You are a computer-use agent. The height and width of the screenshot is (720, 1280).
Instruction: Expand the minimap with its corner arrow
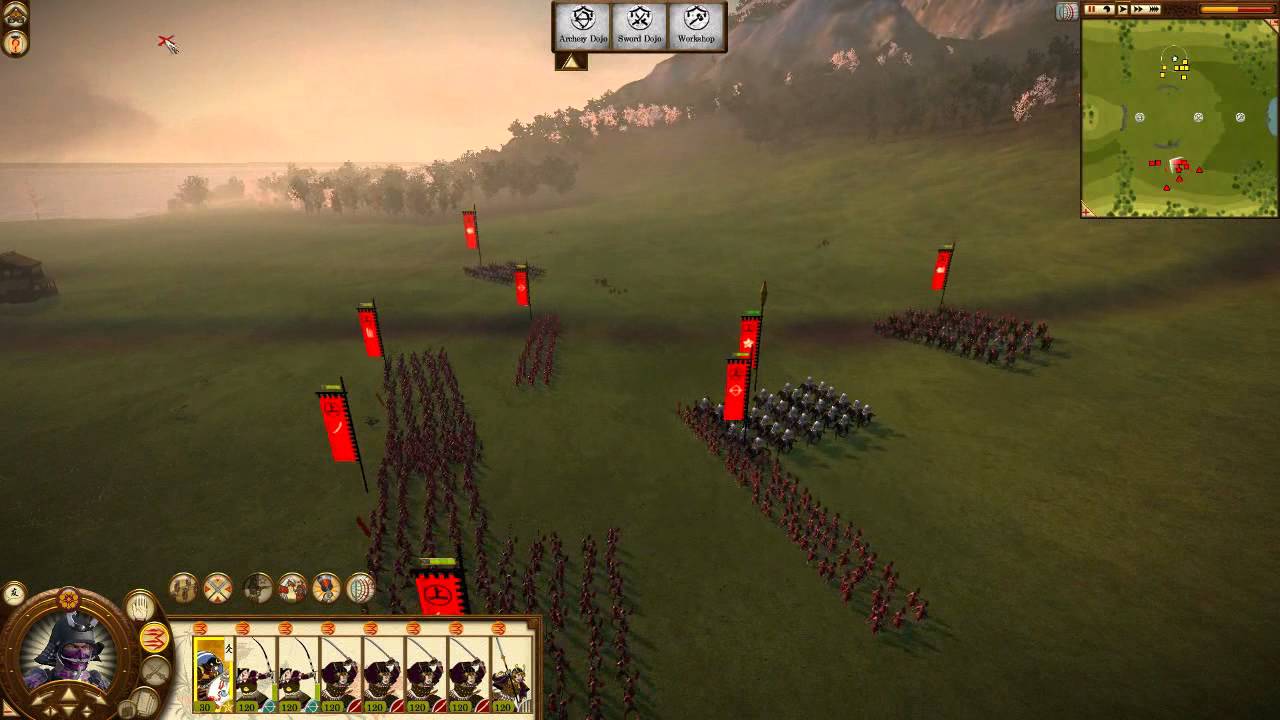coord(1086,212)
